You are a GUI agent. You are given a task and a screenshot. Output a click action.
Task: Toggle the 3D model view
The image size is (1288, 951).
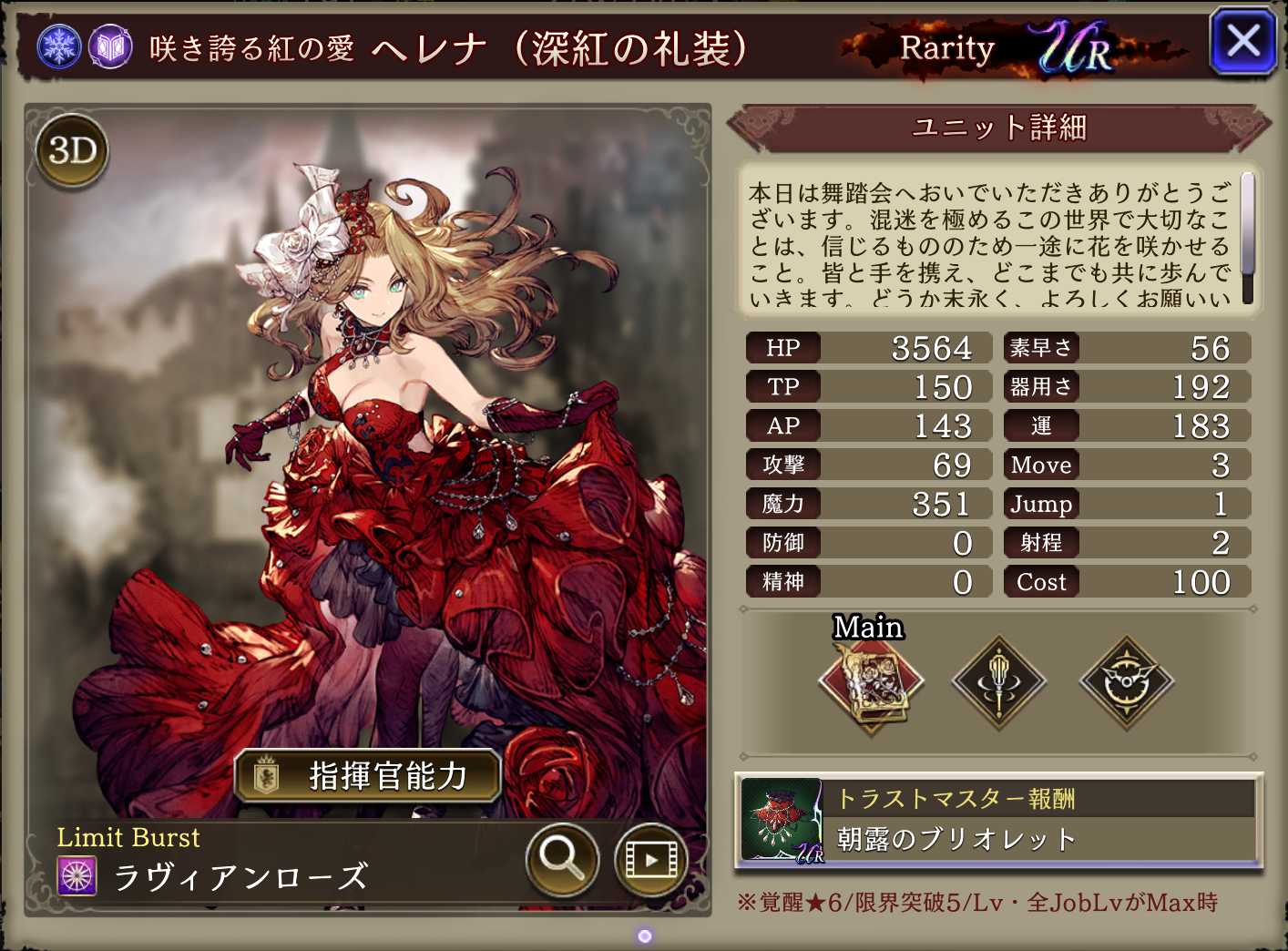(73, 150)
